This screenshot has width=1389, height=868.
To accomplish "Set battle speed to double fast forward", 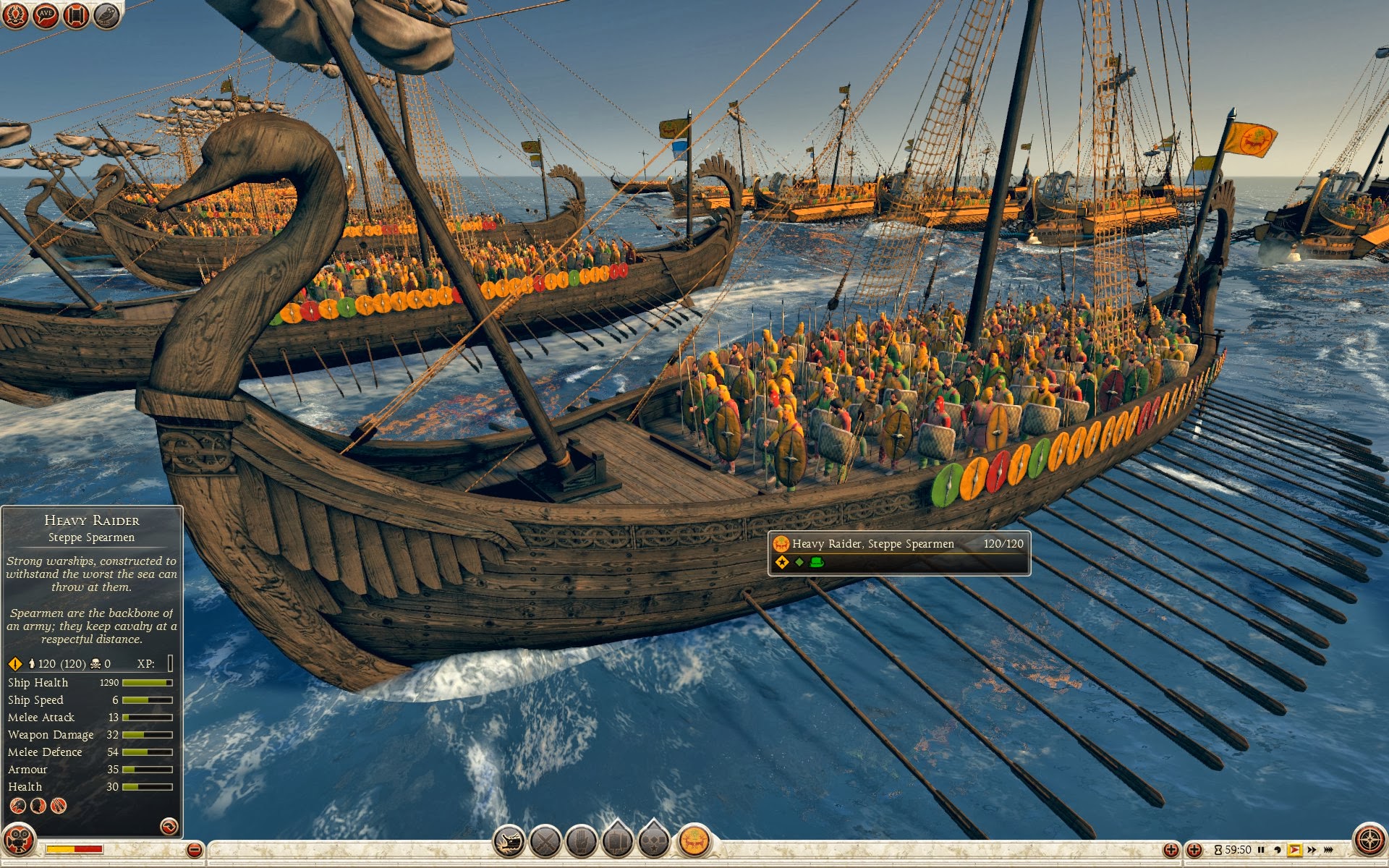I will tap(1312, 850).
